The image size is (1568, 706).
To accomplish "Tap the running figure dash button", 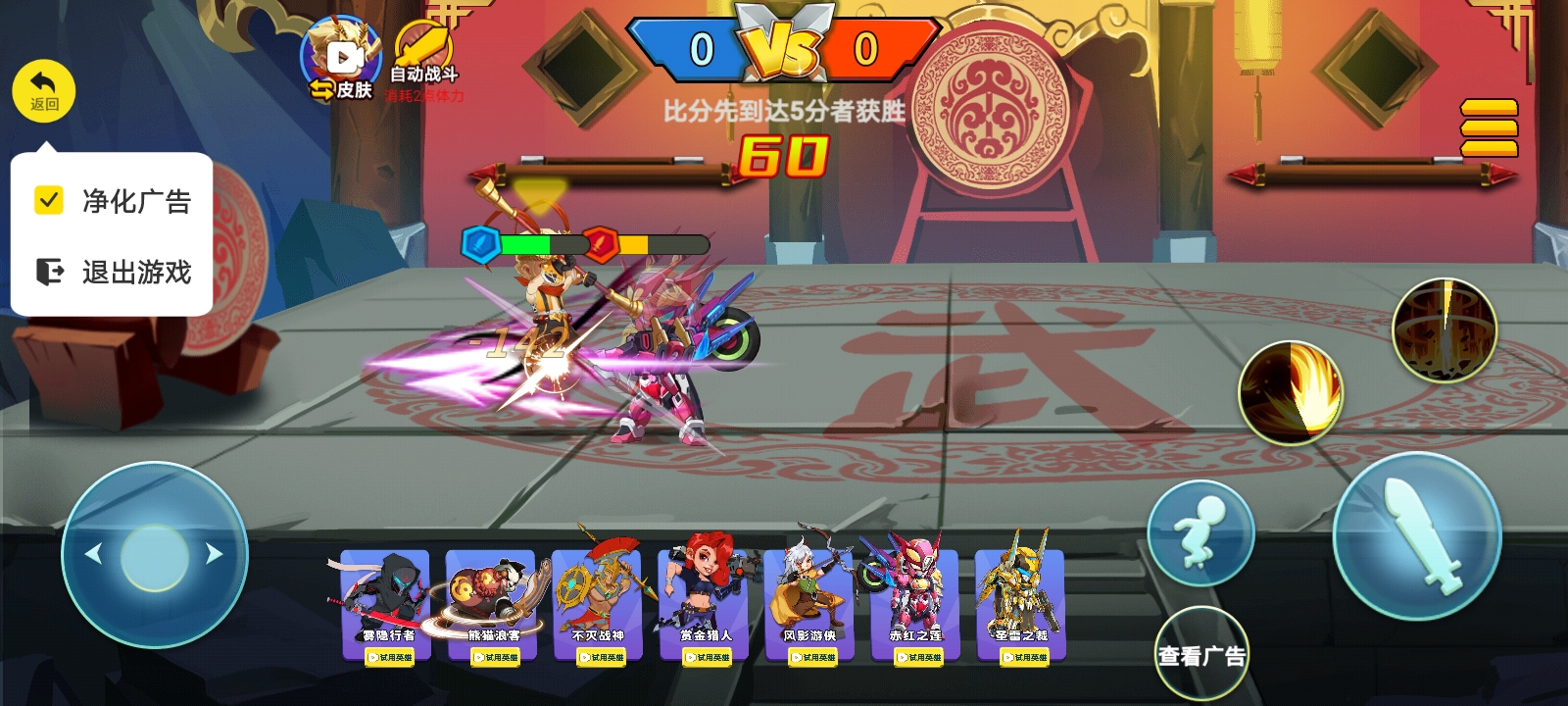I will coord(1200,533).
